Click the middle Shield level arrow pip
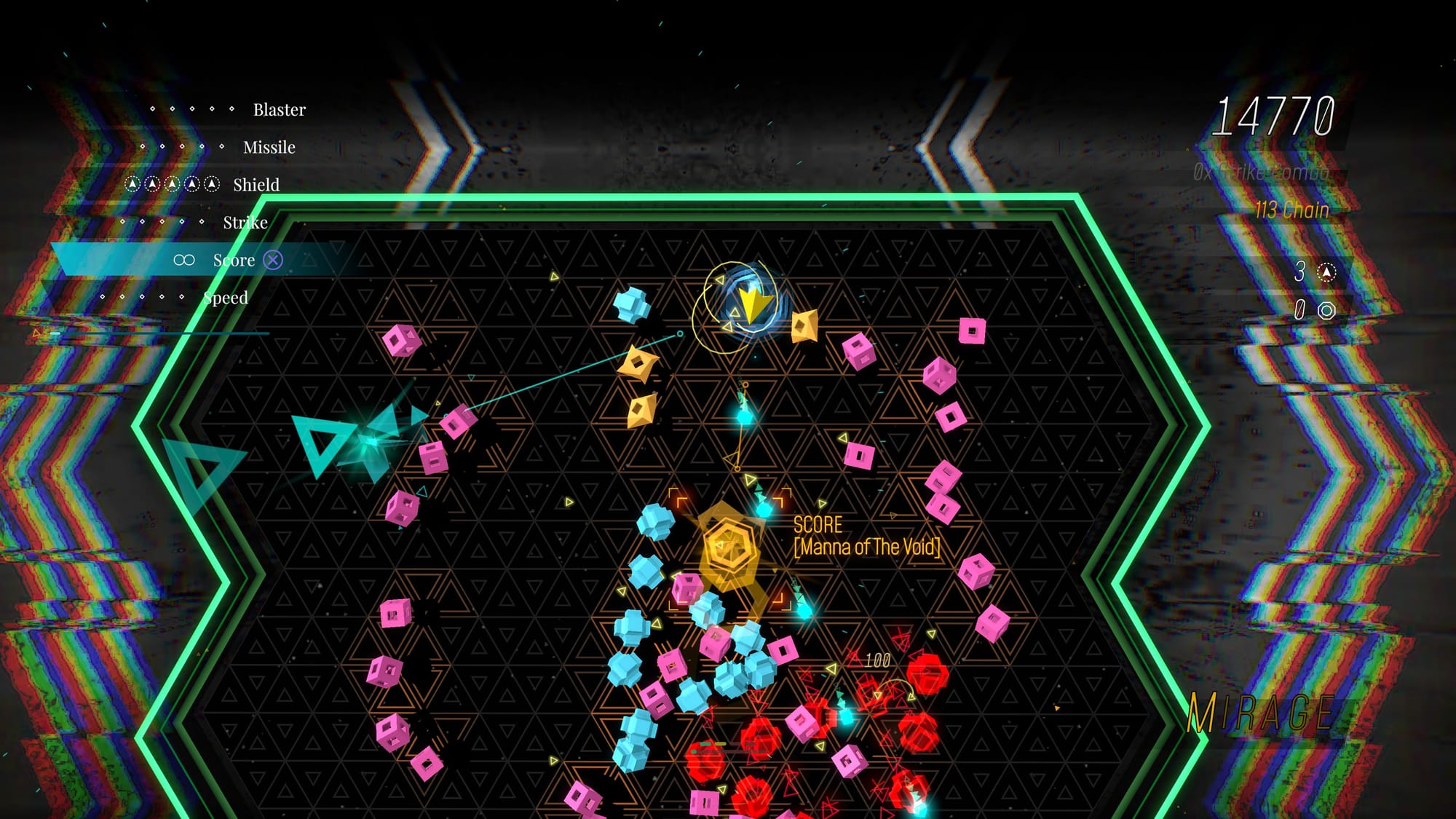Screen dimensions: 1456x819 pos(172,184)
